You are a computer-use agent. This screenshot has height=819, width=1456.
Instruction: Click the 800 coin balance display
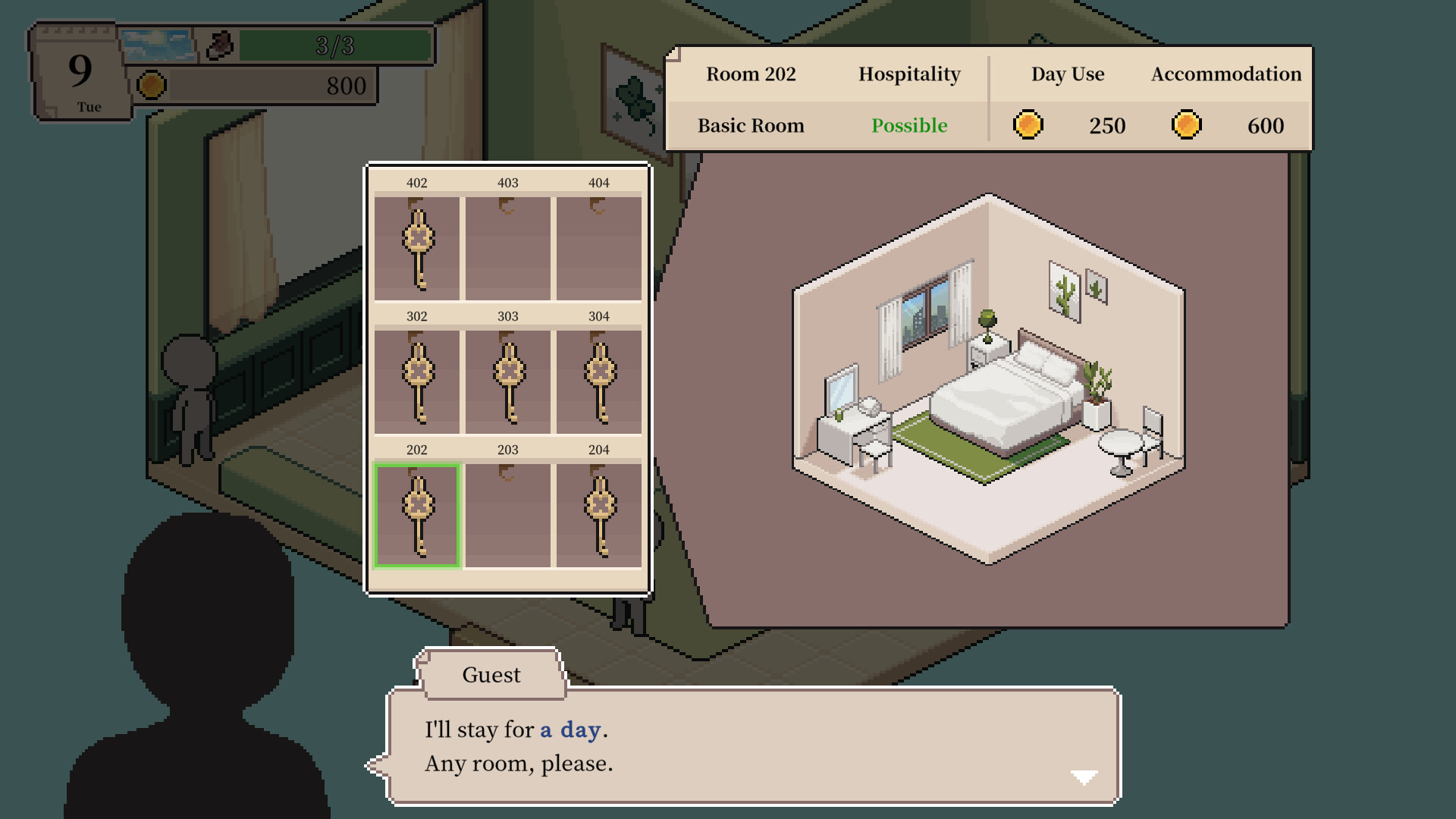(x=345, y=85)
